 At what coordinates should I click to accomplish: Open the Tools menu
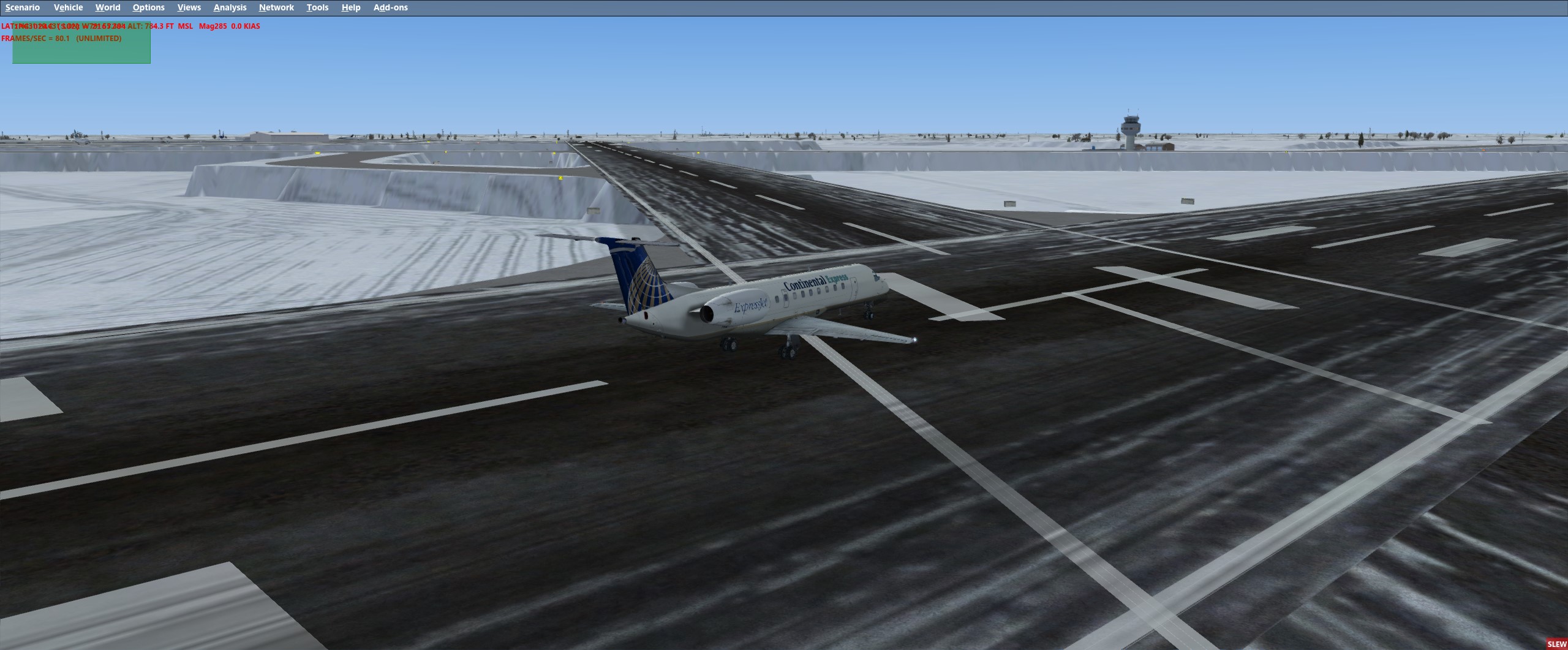click(x=317, y=7)
